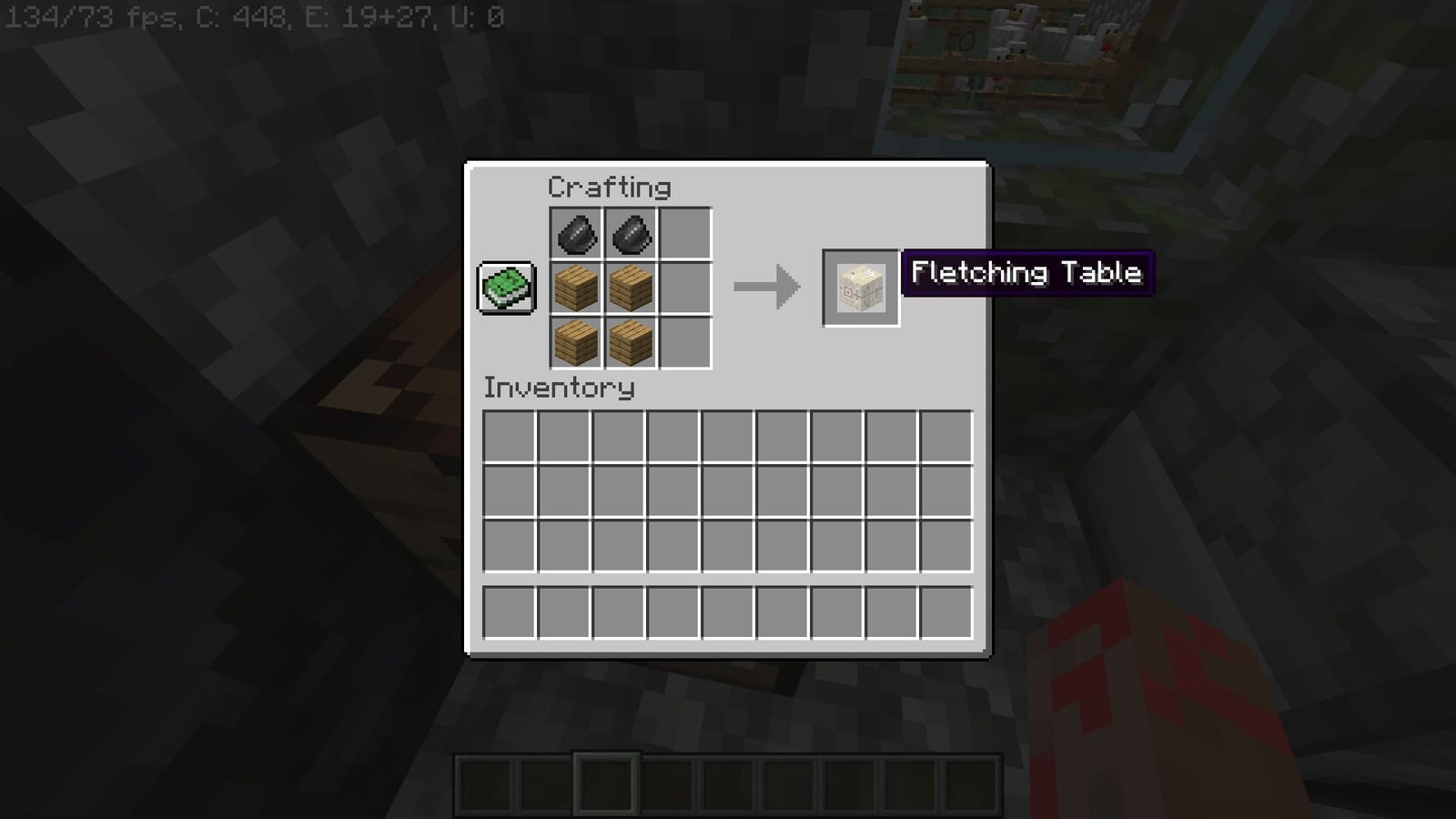Click the arrow between grid and result
This screenshot has width=1456, height=819.
coord(767,288)
